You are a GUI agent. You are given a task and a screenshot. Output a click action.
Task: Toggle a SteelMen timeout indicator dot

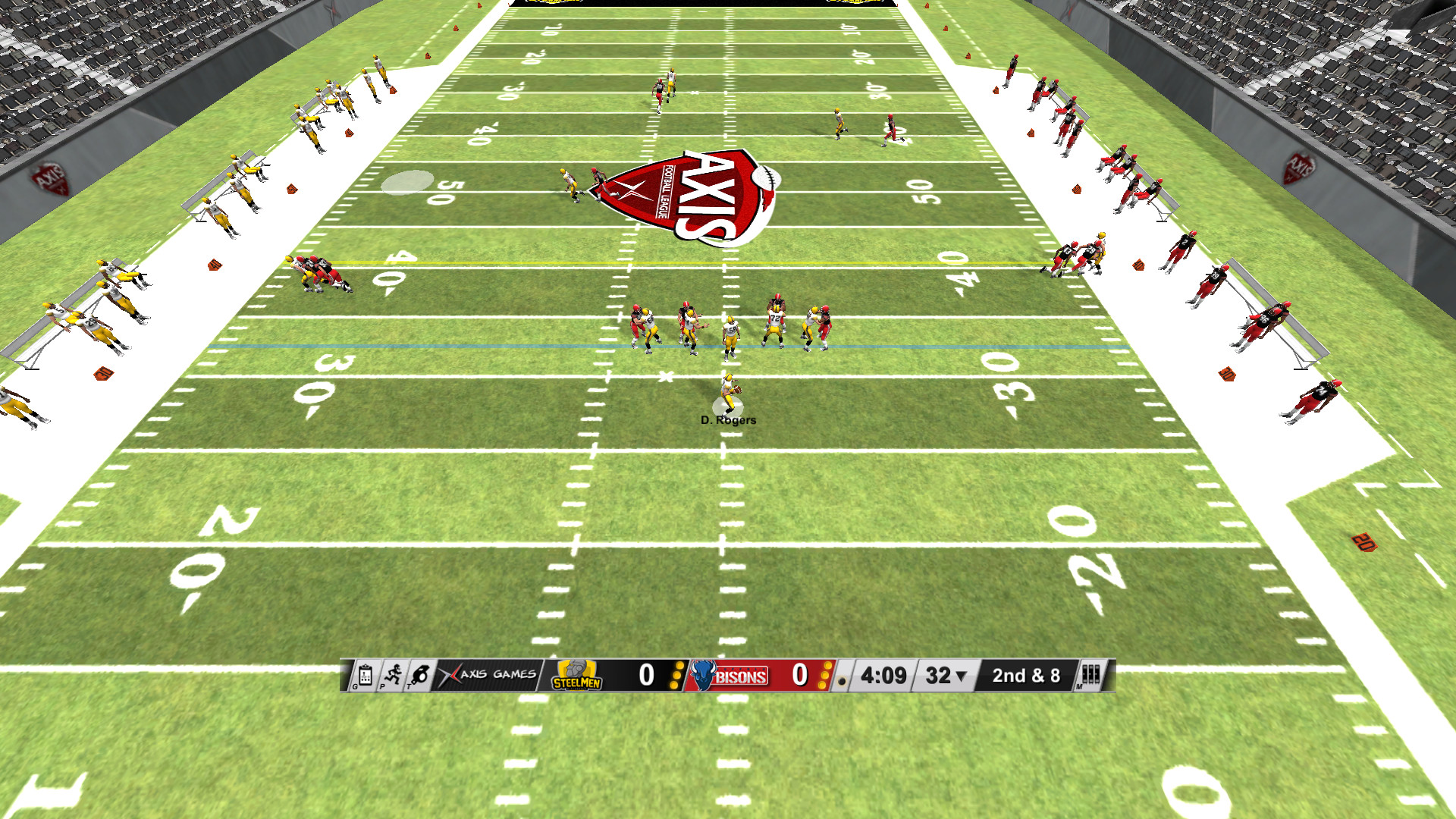click(x=676, y=676)
